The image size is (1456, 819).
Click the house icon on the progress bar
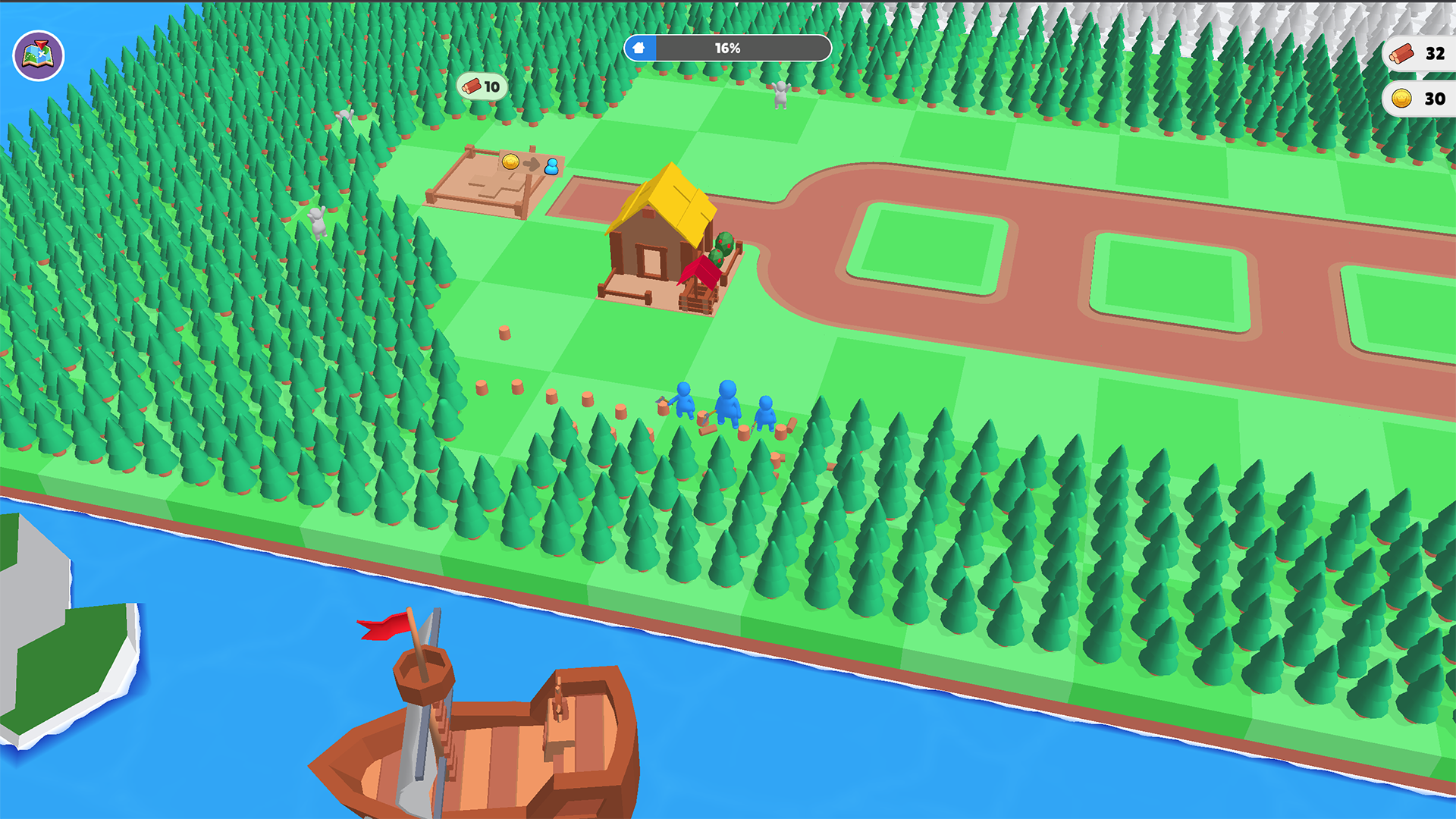point(639,48)
